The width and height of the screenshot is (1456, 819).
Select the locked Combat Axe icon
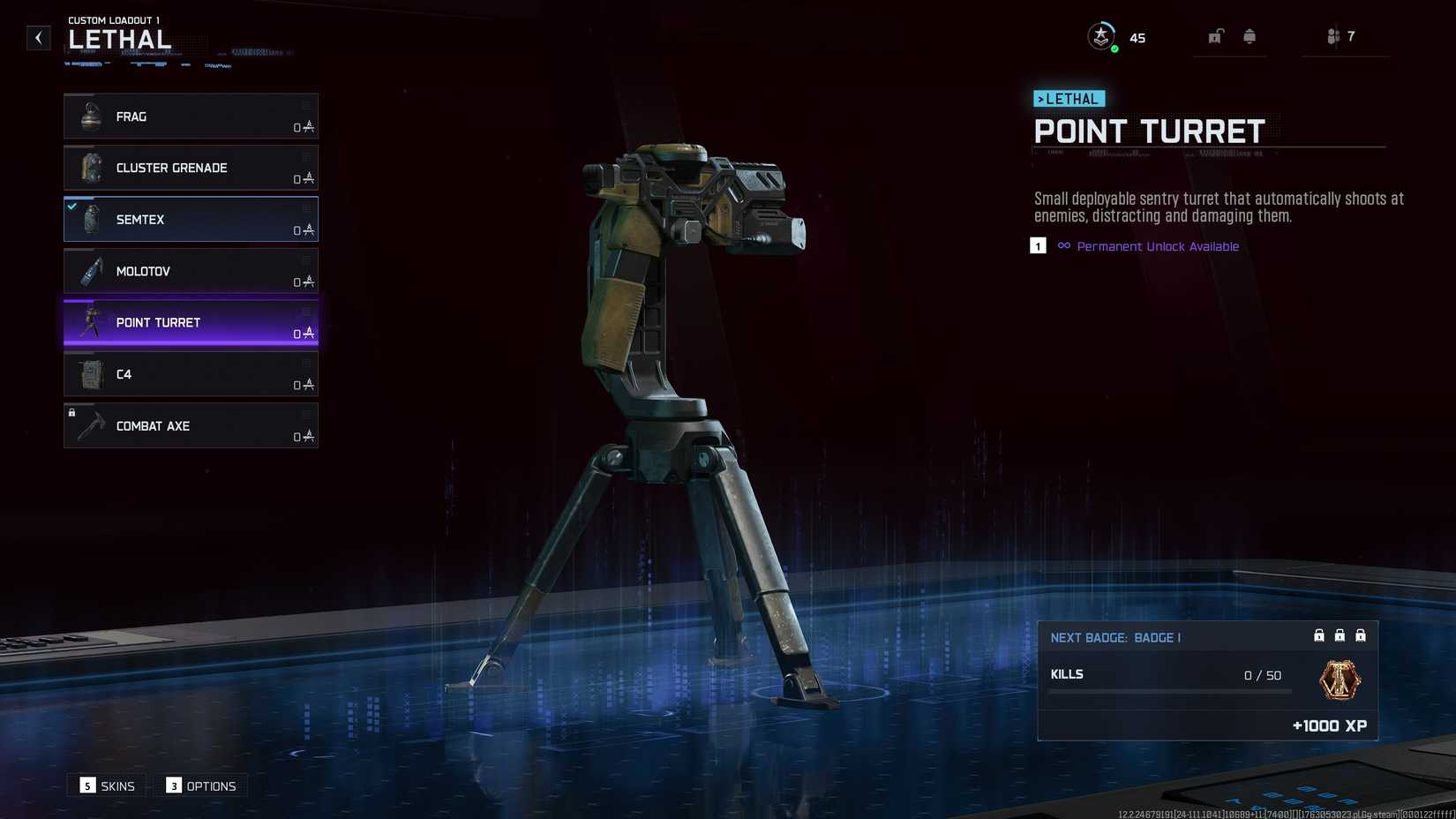coord(91,426)
